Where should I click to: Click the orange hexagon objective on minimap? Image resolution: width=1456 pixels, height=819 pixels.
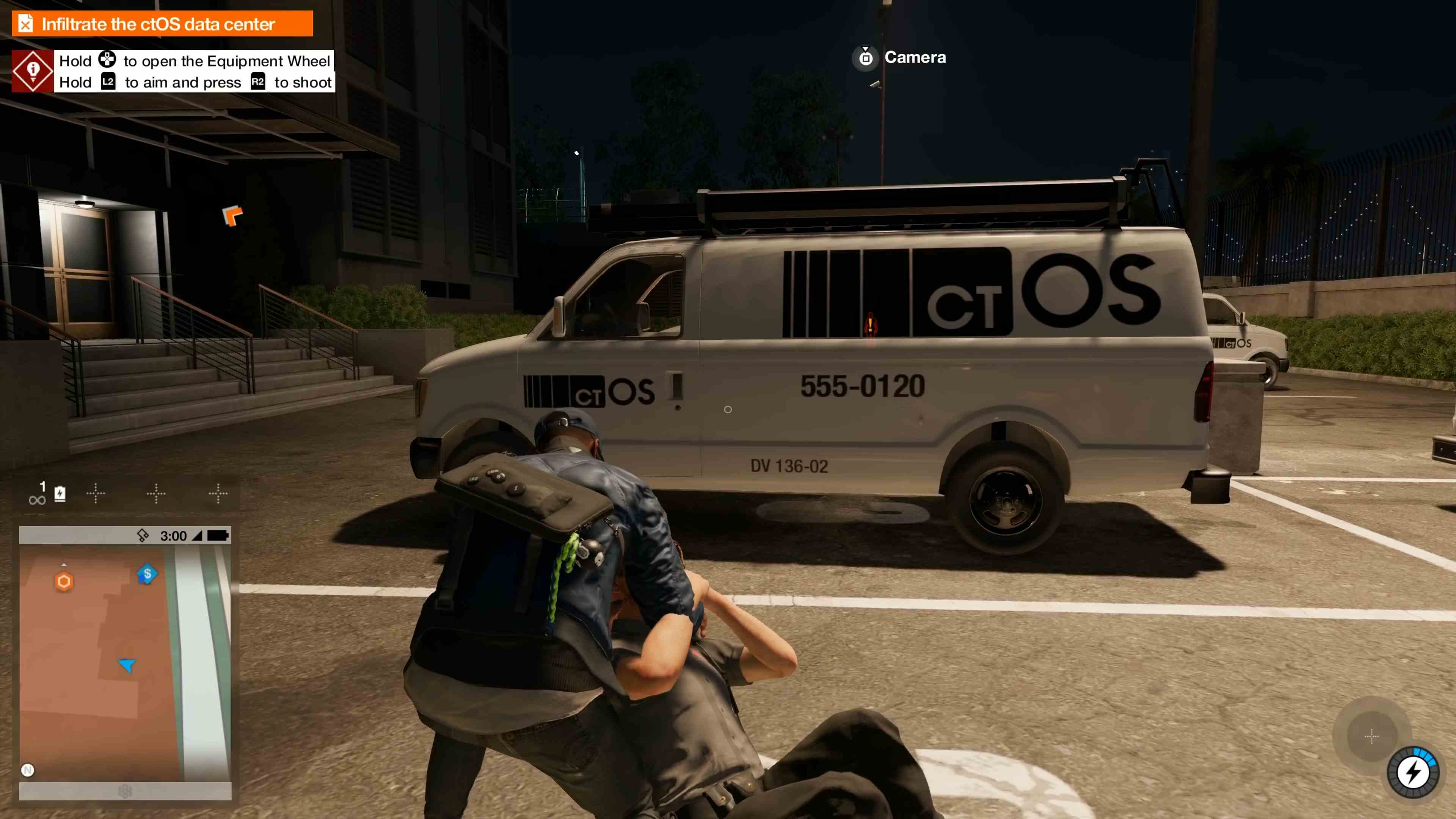pos(64,581)
